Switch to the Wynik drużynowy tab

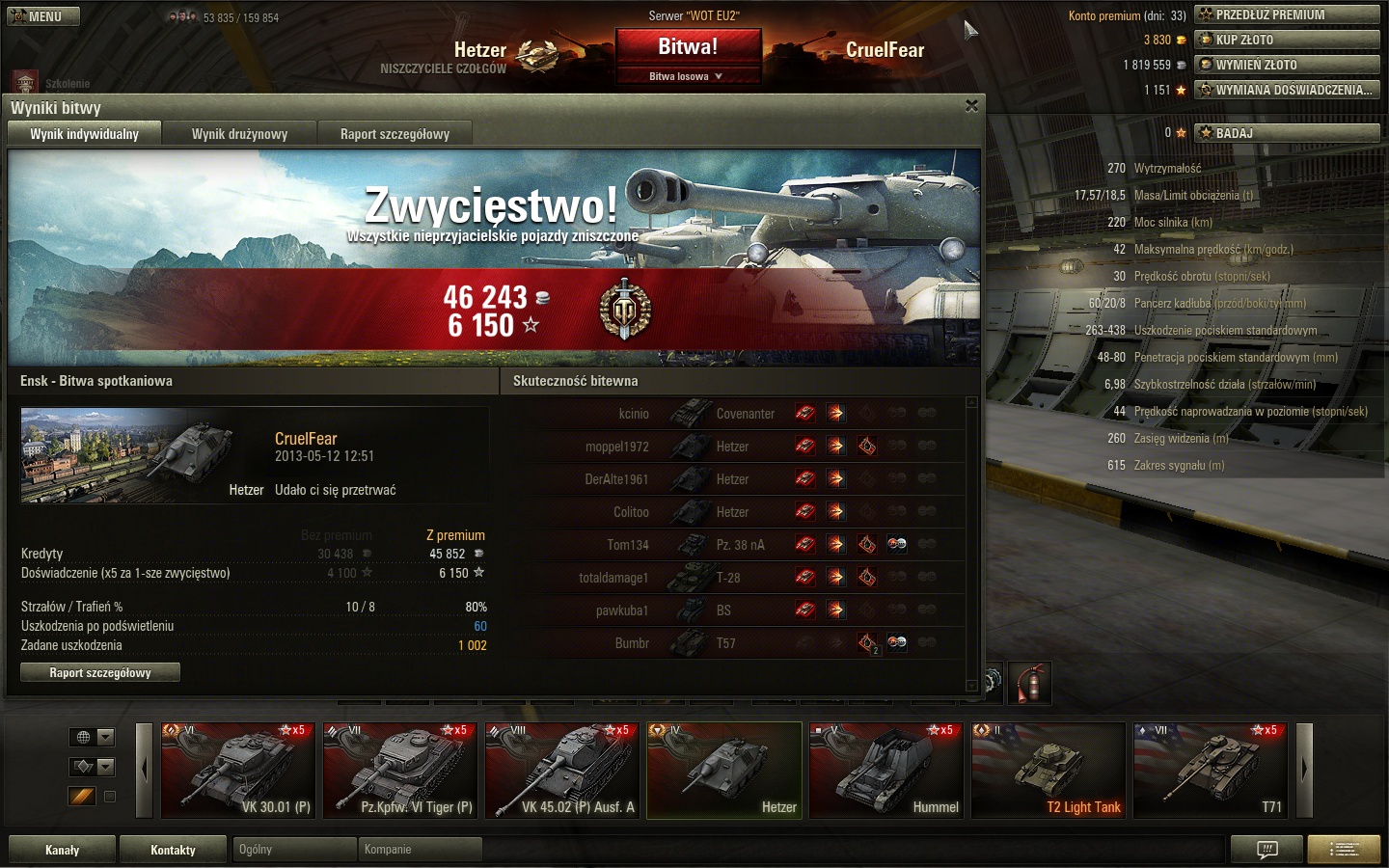click(x=239, y=134)
